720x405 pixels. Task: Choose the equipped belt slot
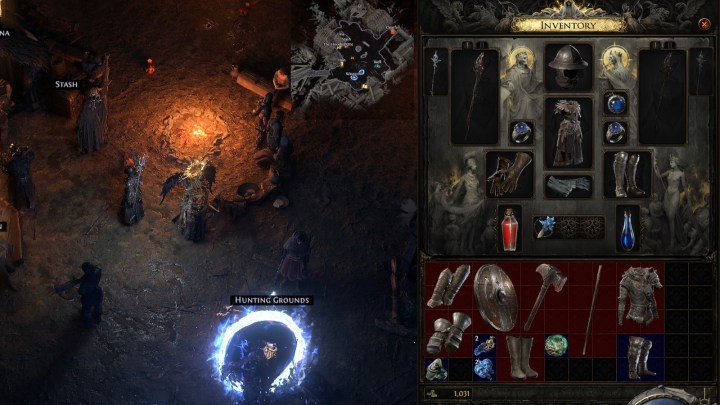click(569, 186)
